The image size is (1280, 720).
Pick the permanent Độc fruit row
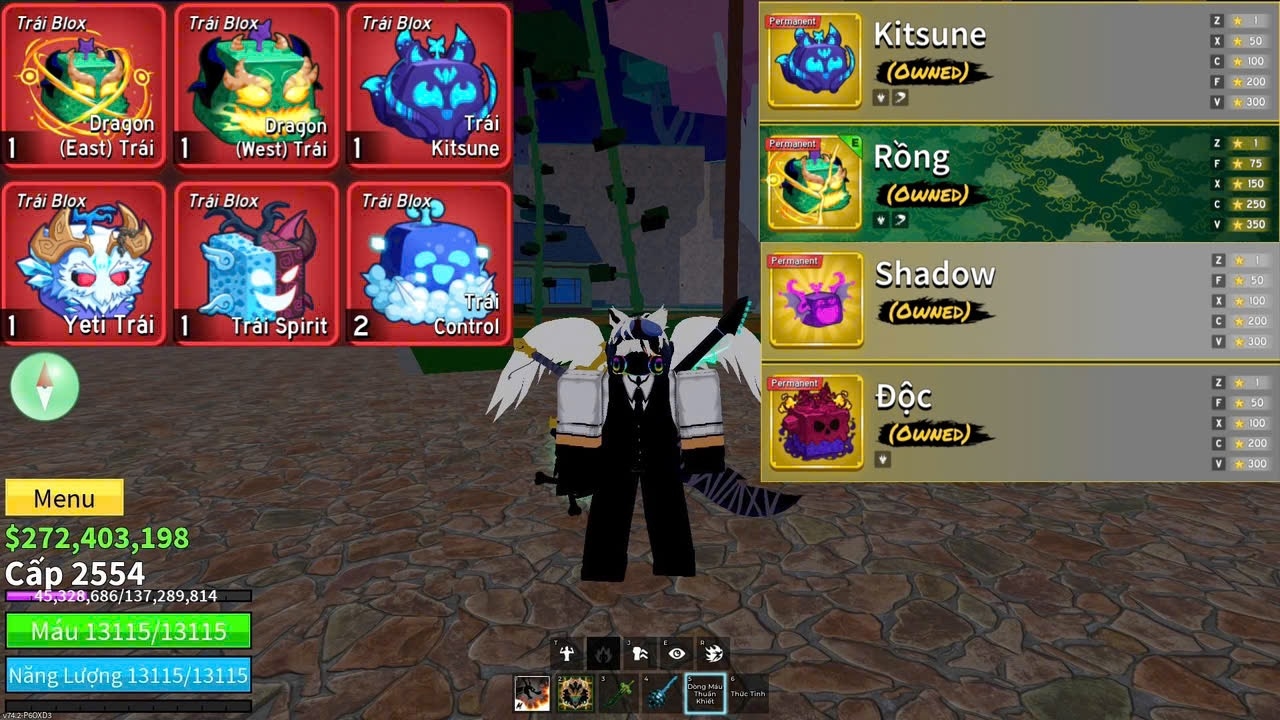(1018, 422)
